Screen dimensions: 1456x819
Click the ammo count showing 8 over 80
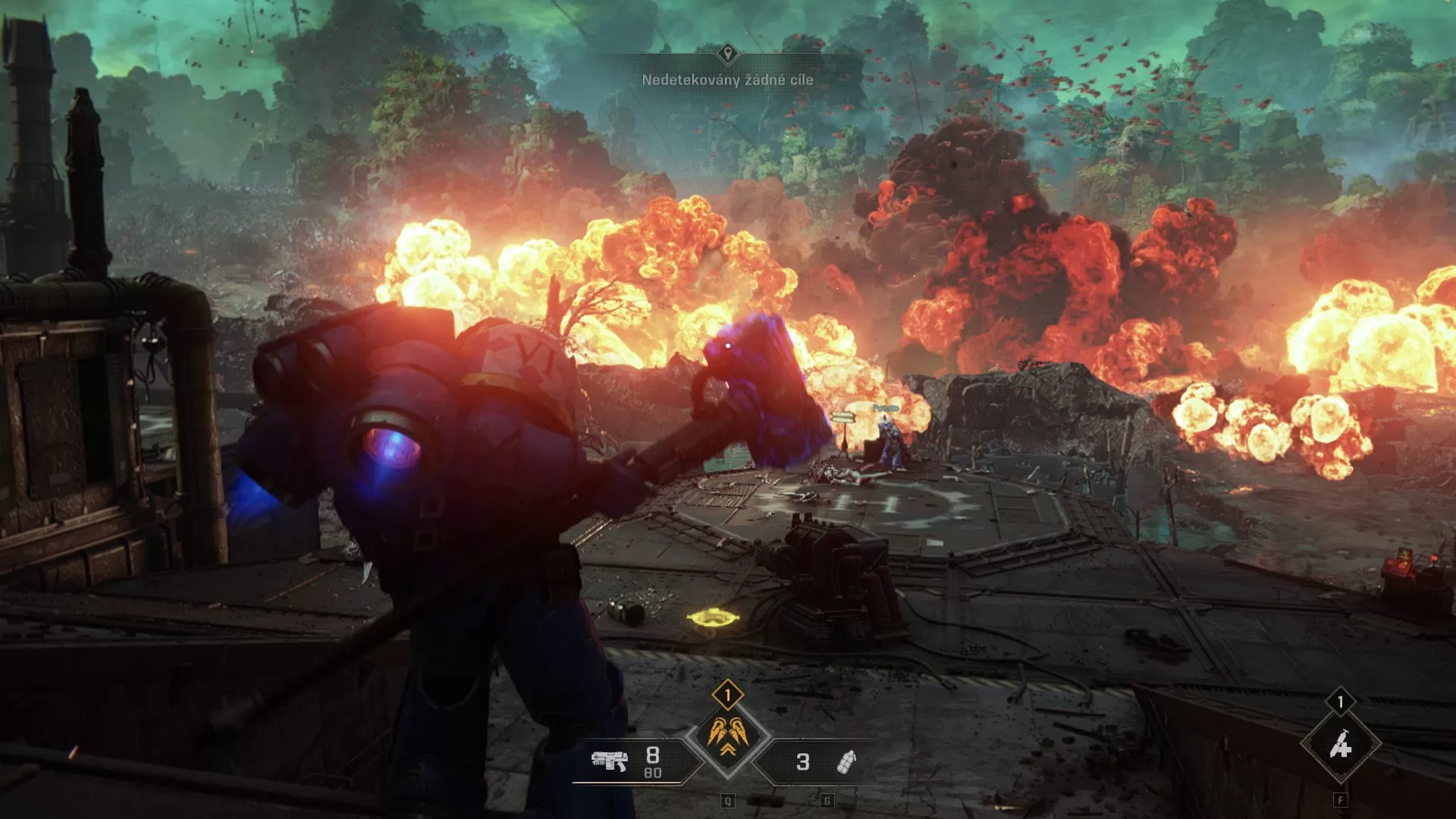coord(651,761)
